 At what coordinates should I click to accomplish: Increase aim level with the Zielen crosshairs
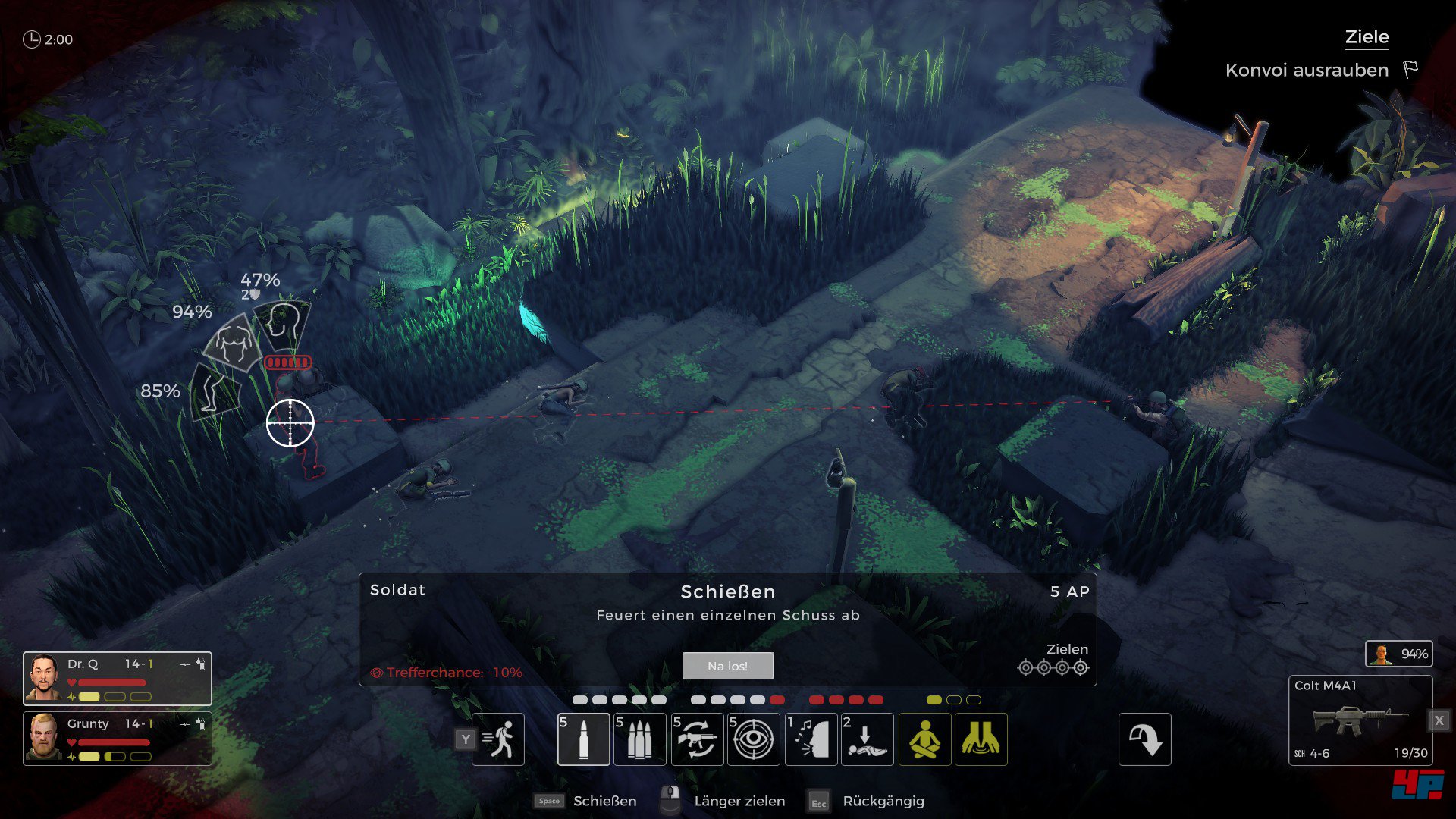click(x=1053, y=667)
